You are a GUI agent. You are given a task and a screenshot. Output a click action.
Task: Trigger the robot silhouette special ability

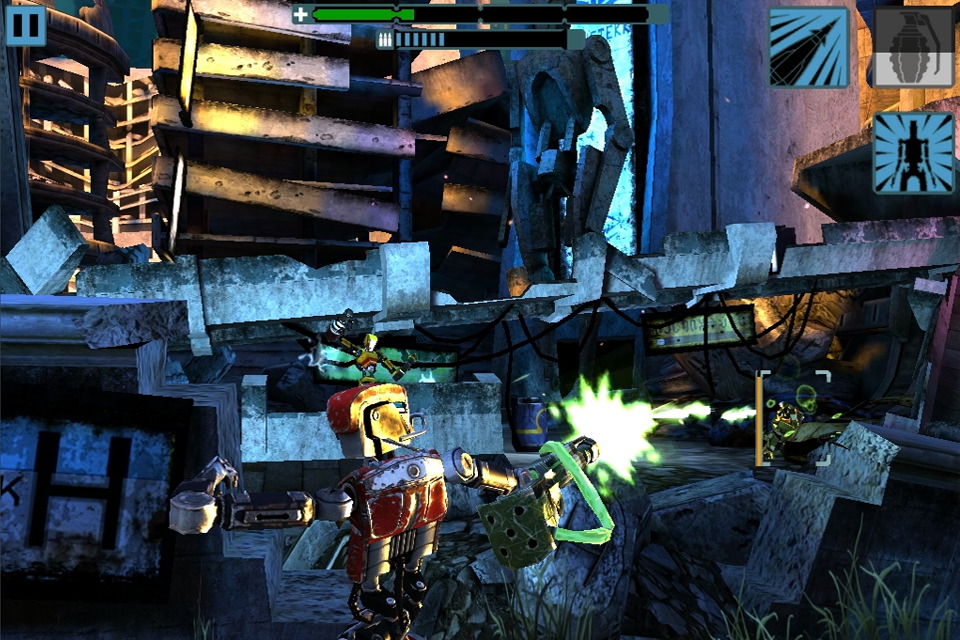pyautogui.click(x=914, y=152)
